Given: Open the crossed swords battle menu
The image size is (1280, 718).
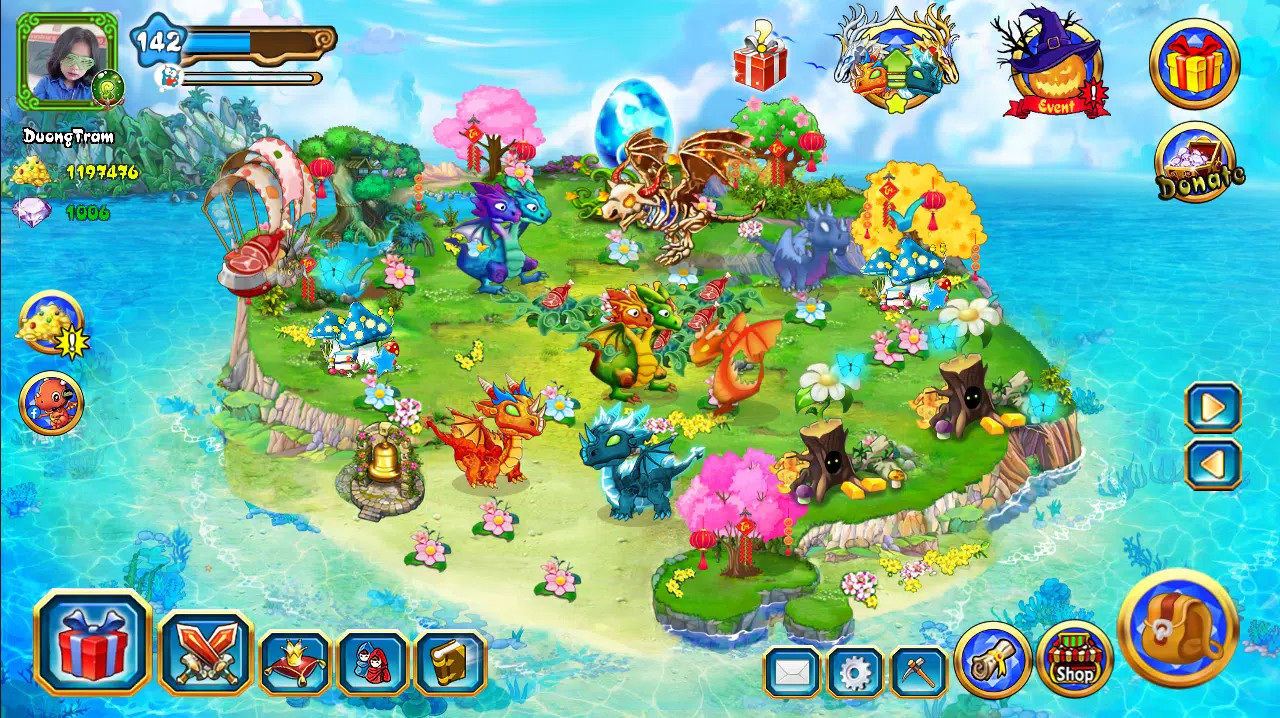Looking at the screenshot, I should pos(205,653).
